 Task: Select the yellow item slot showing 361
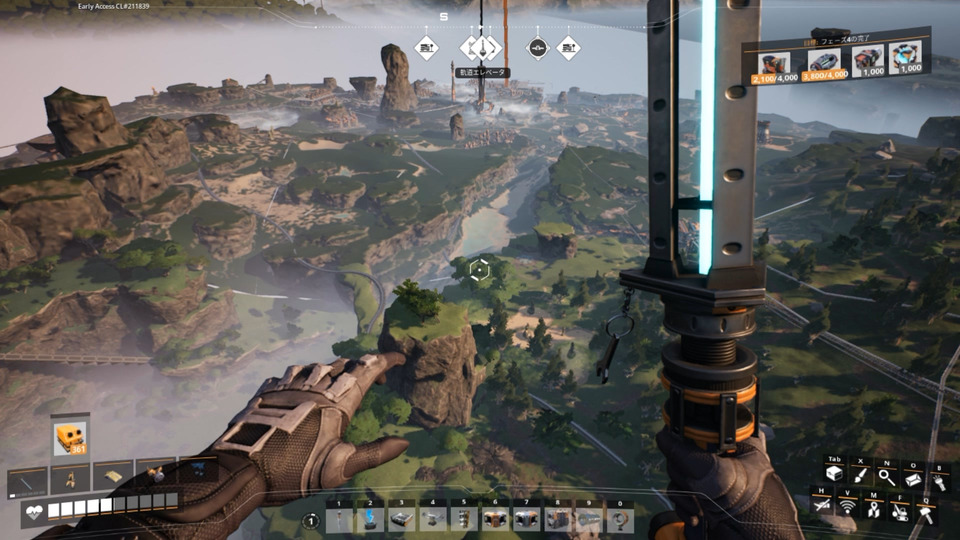point(71,438)
